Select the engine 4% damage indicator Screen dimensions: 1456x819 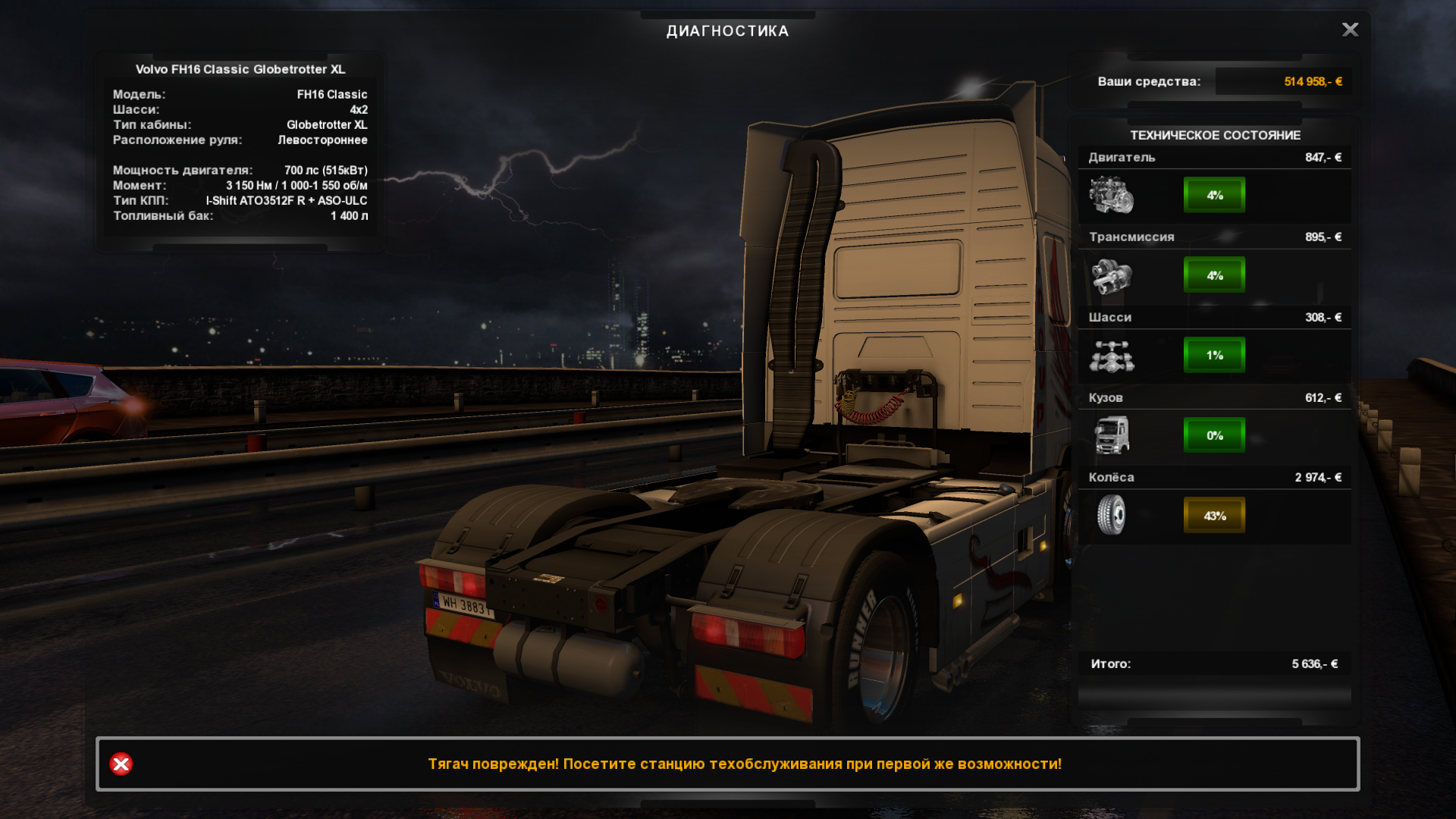click(x=1214, y=195)
